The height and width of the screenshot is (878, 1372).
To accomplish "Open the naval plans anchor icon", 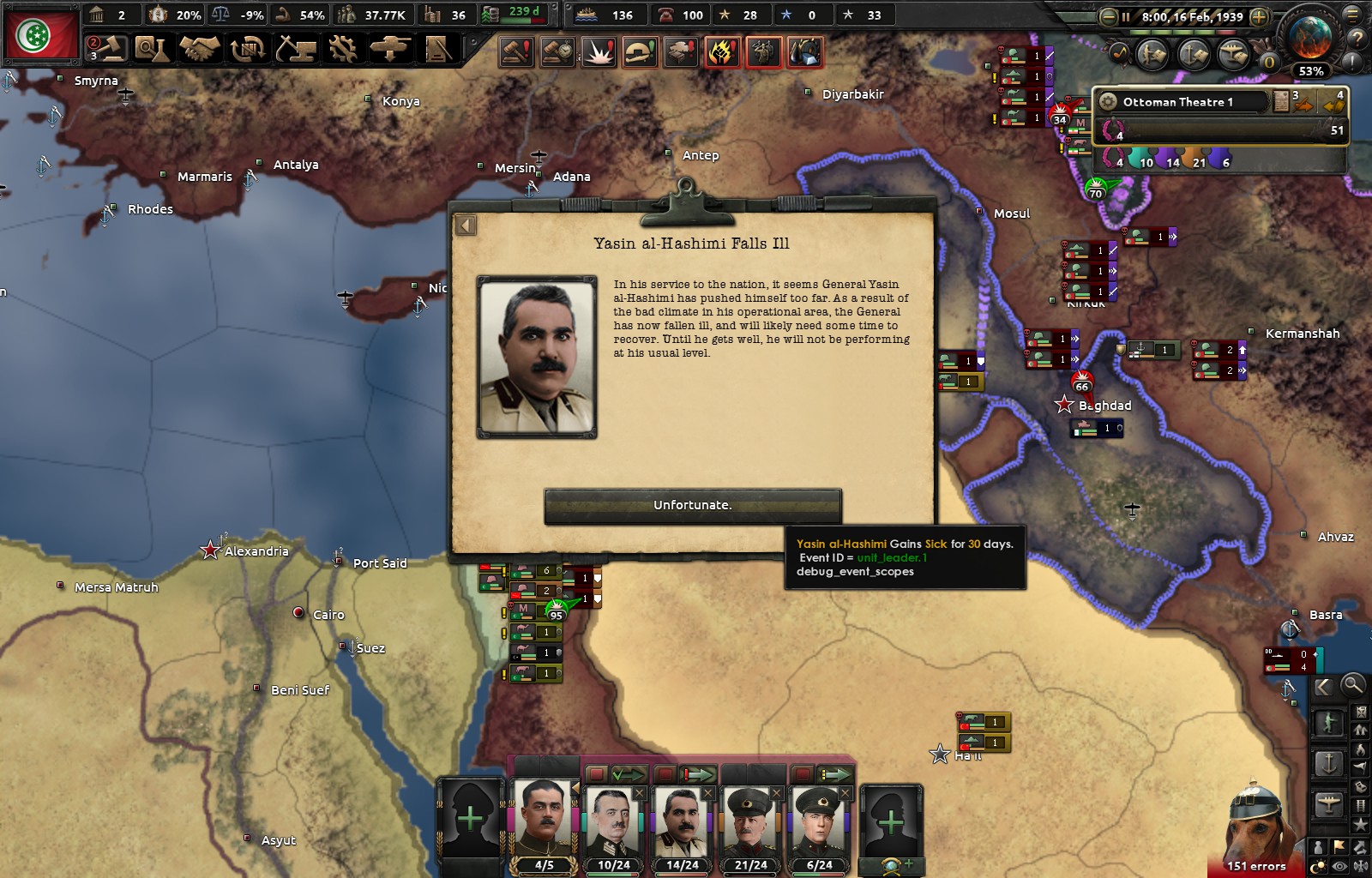I will click(1193, 53).
